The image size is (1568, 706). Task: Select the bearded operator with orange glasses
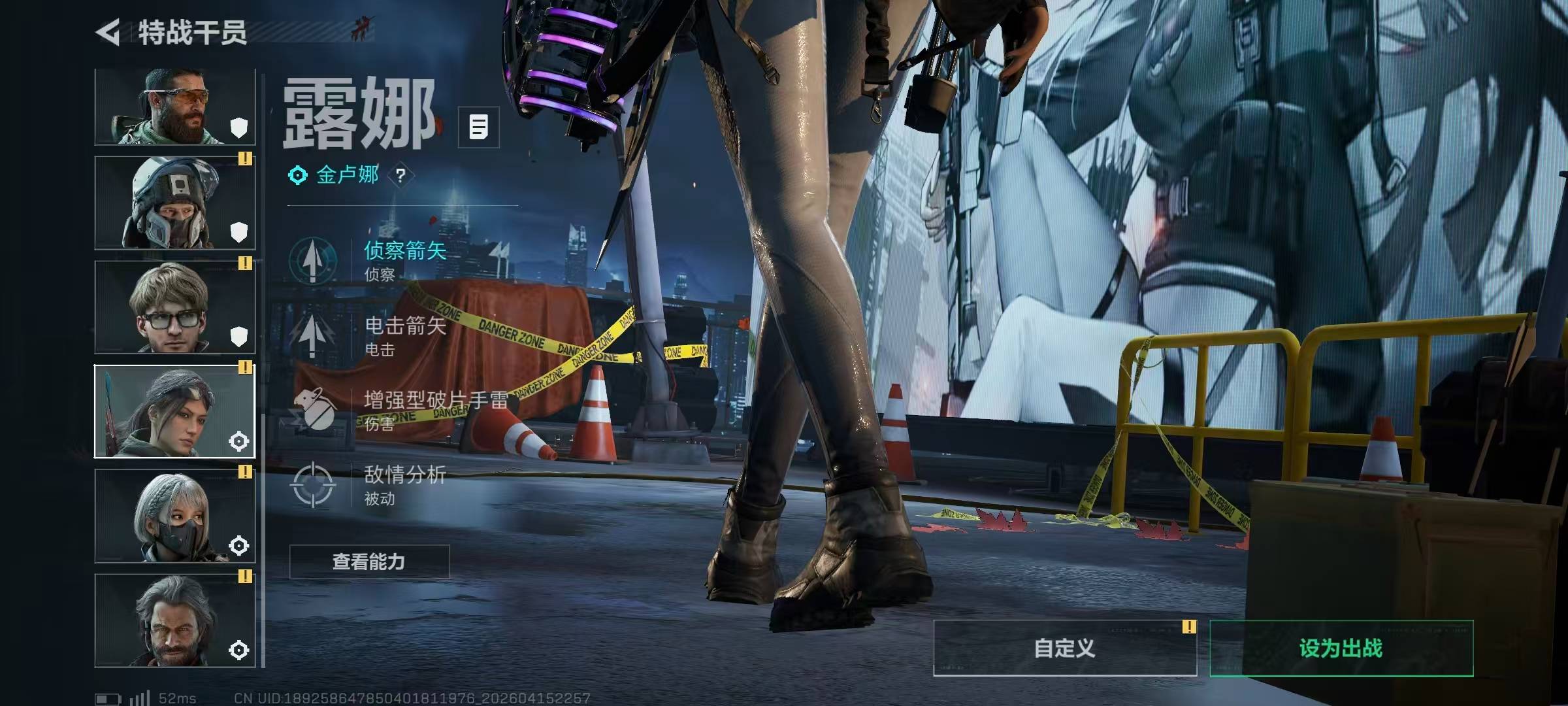point(175,107)
